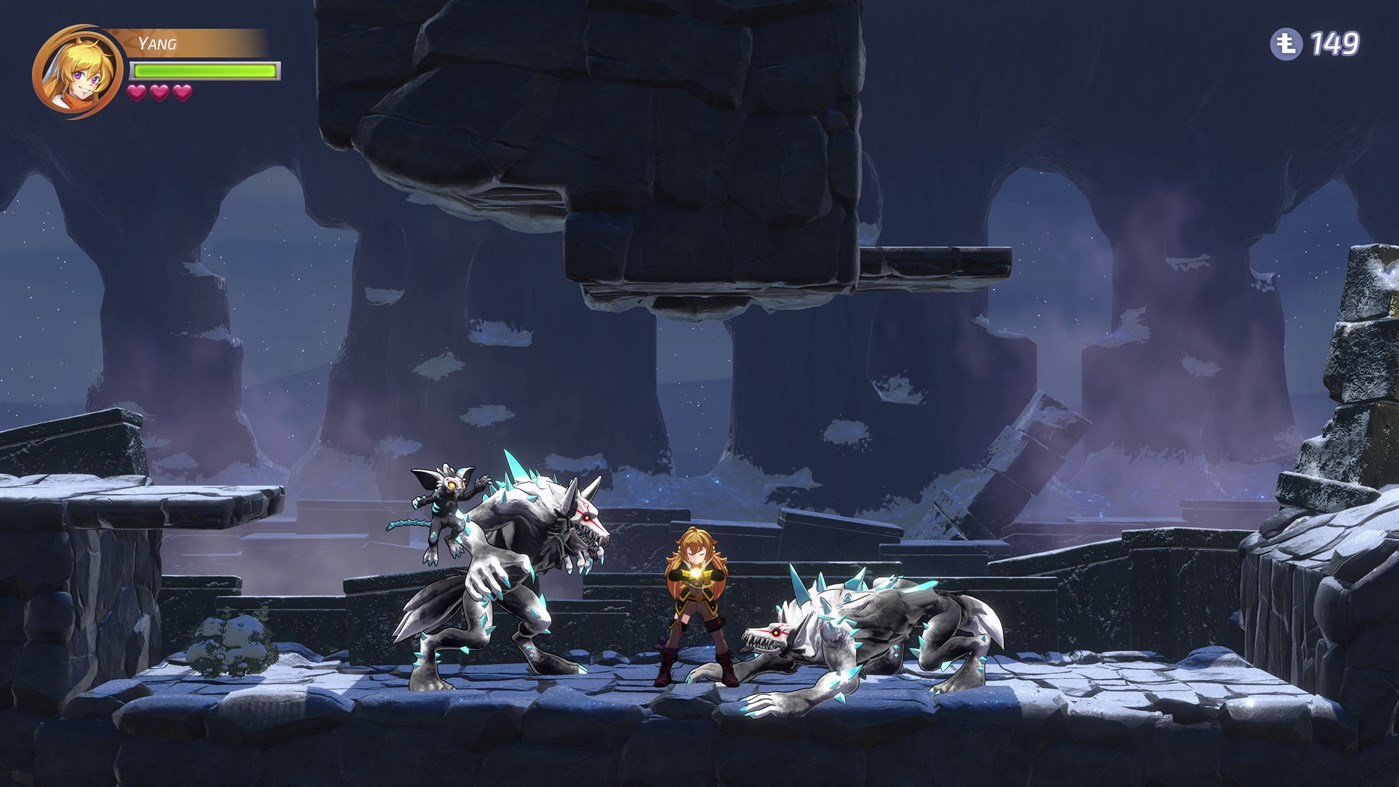The height and width of the screenshot is (787, 1399).
Task: Click the green health bar slider
Action: tap(202, 72)
